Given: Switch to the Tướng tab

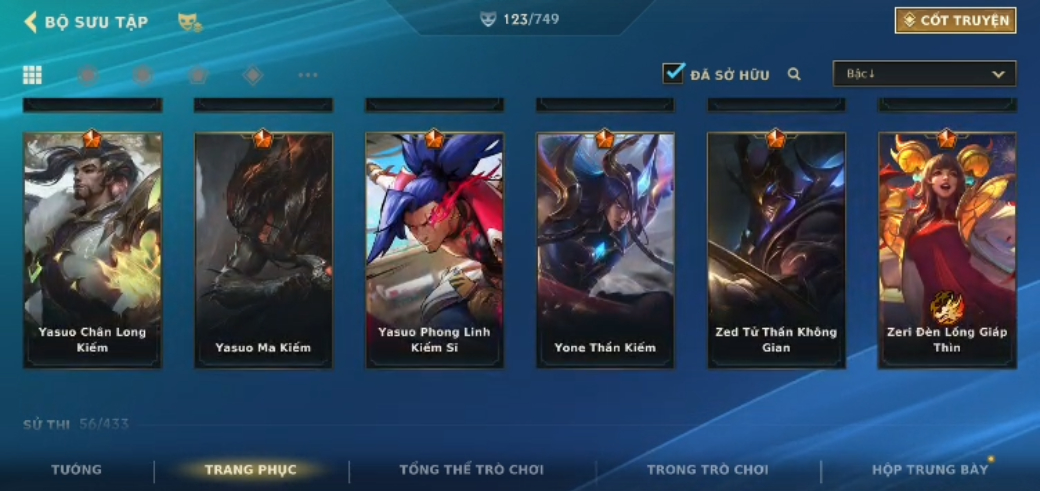Looking at the screenshot, I should pos(77,469).
